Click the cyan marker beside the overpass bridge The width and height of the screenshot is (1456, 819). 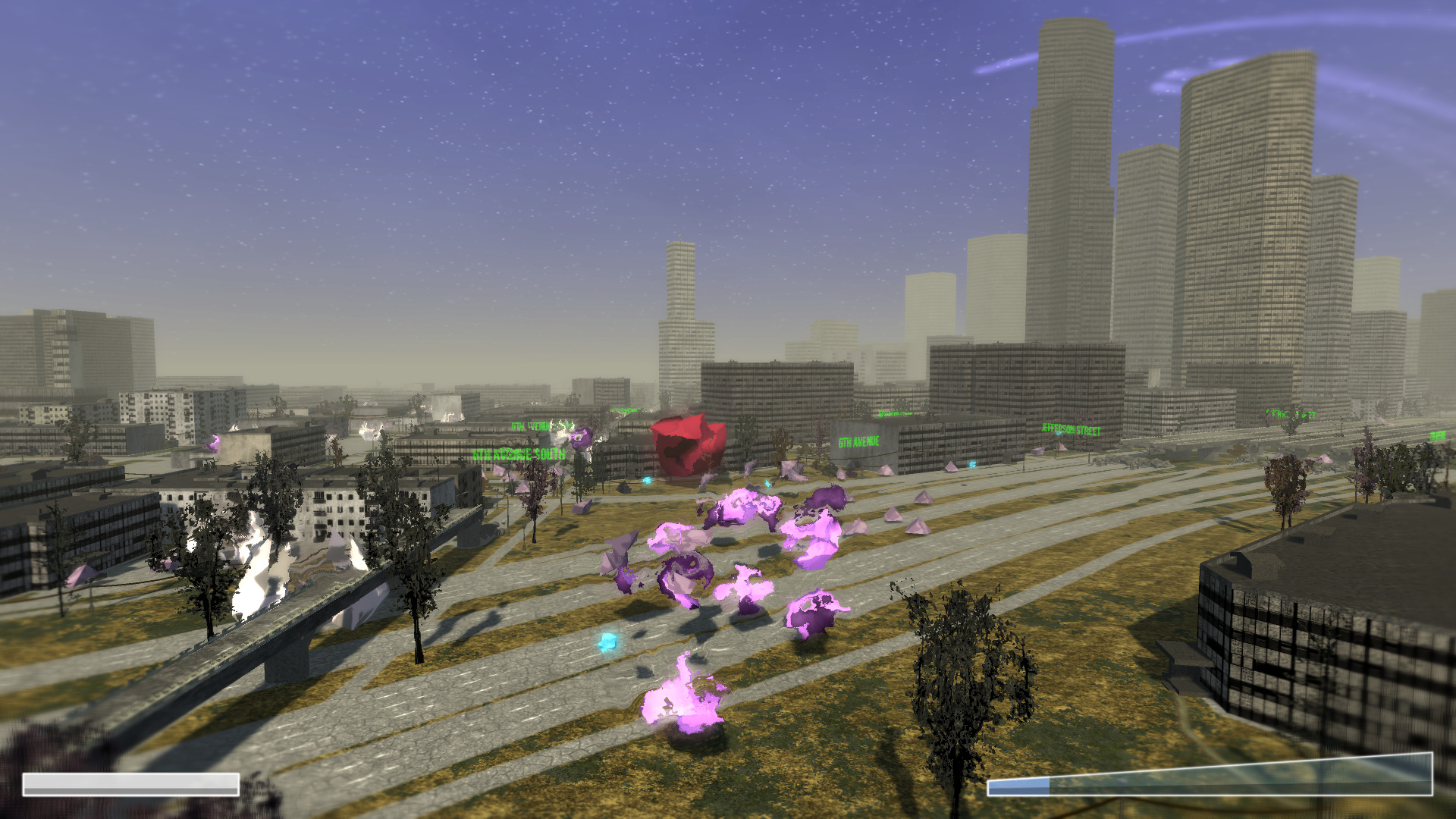[x=648, y=479]
